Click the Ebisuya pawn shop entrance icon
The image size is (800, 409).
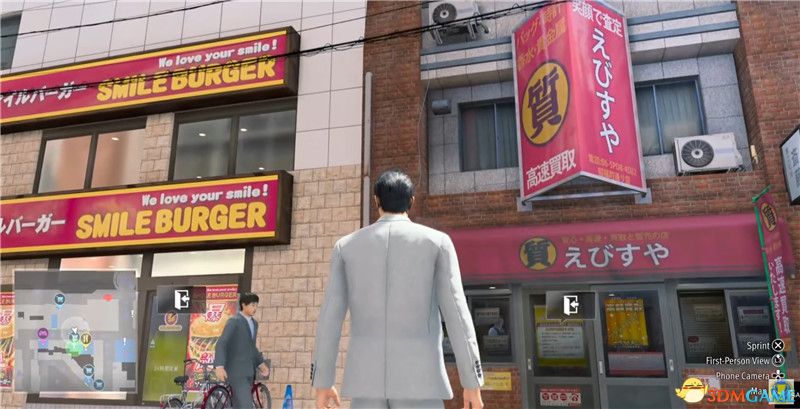[569, 304]
